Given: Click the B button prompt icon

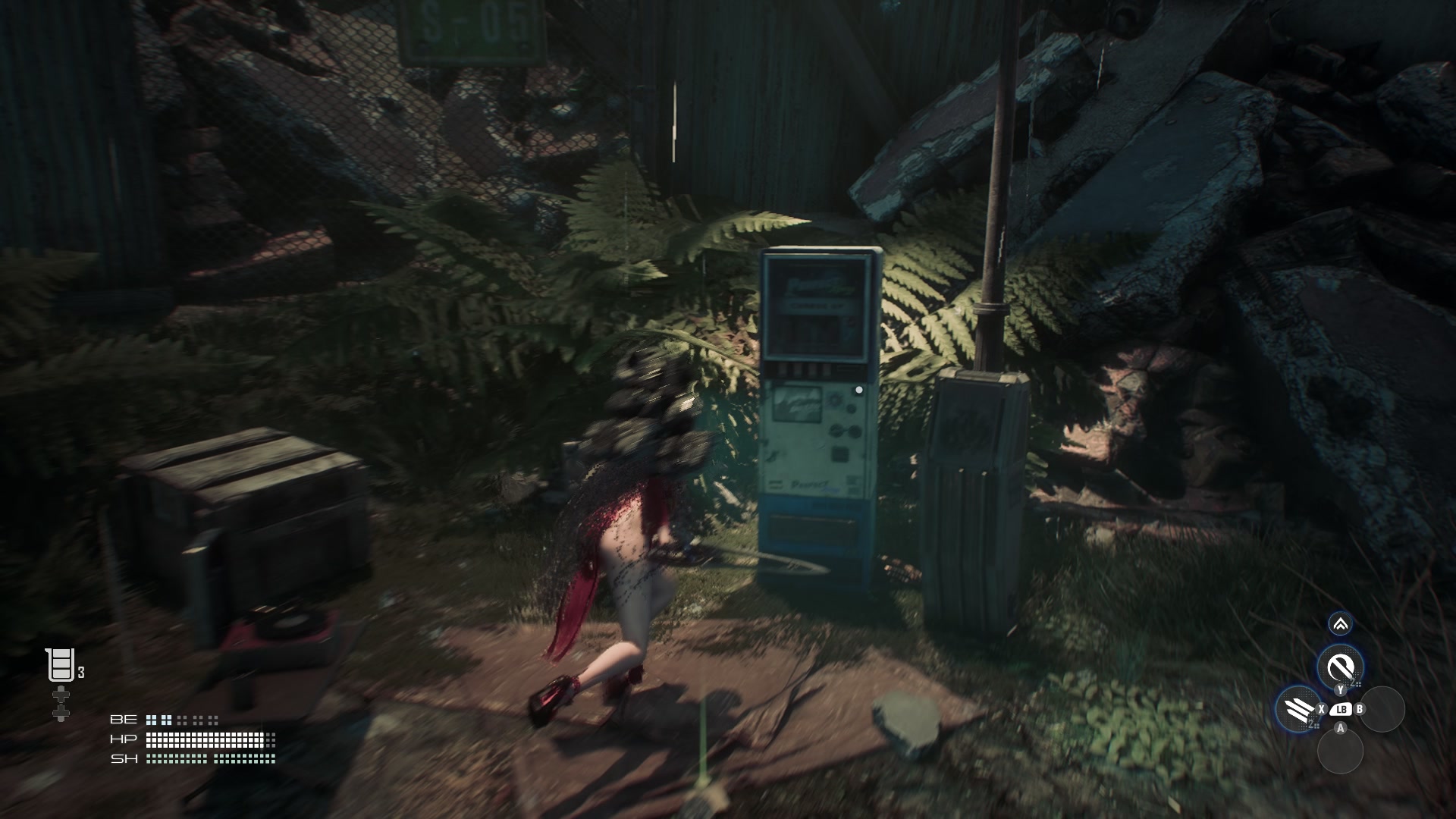Looking at the screenshot, I should tap(1360, 708).
